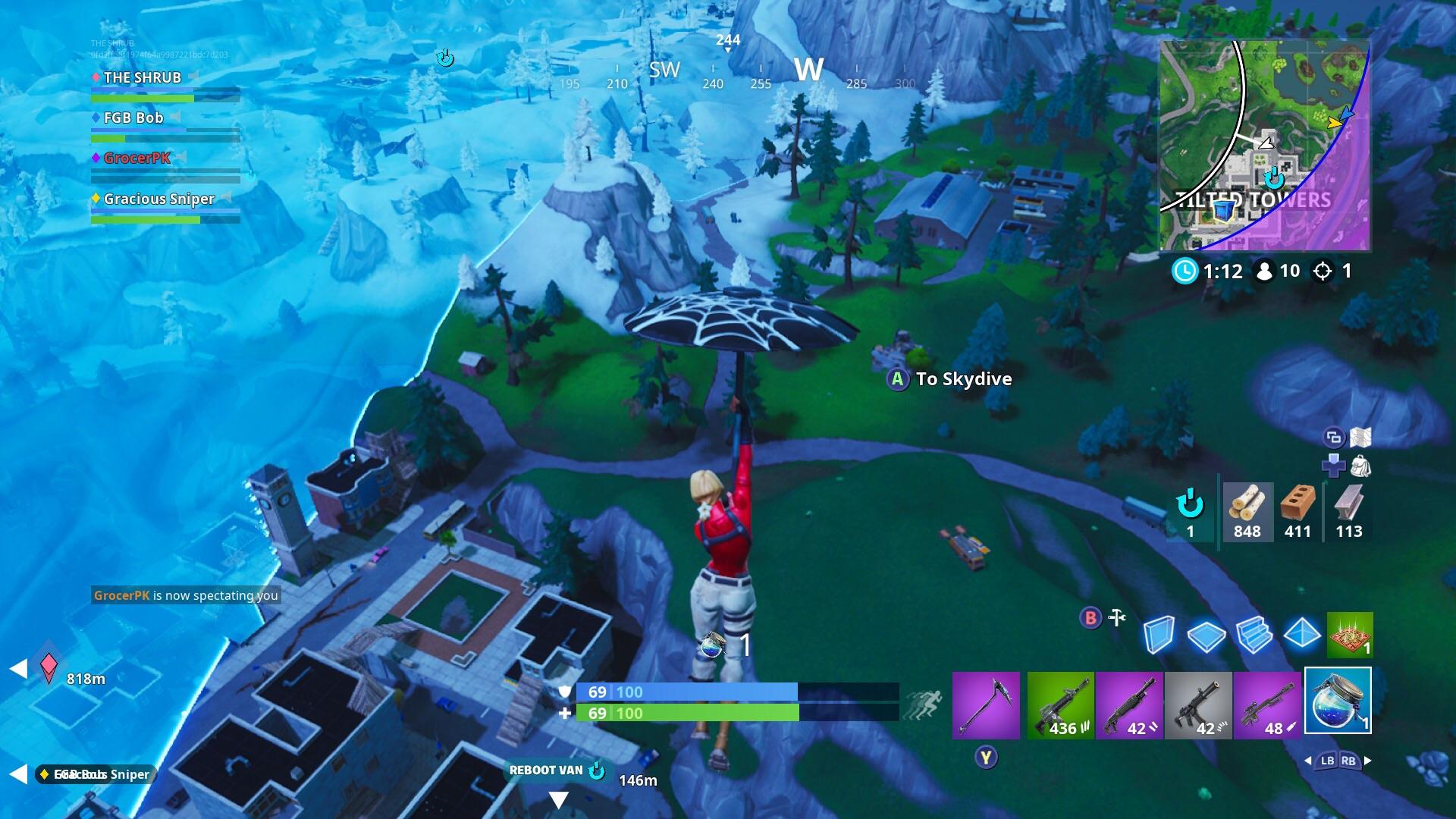Click the cyan Reboot Card counter icon
Image resolution: width=1456 pixels, height=819 pixels.
click(1191, 507)
